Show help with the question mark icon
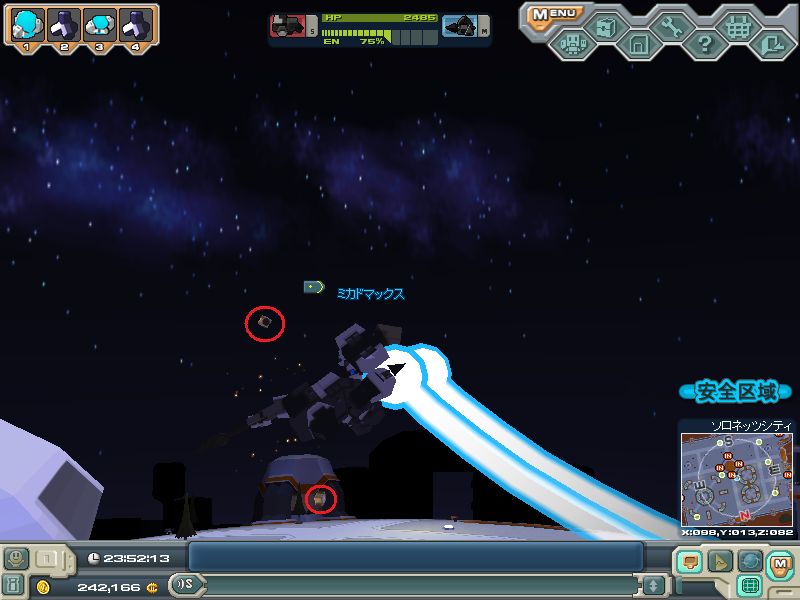The image size is (800, 600). pos(705,44)
